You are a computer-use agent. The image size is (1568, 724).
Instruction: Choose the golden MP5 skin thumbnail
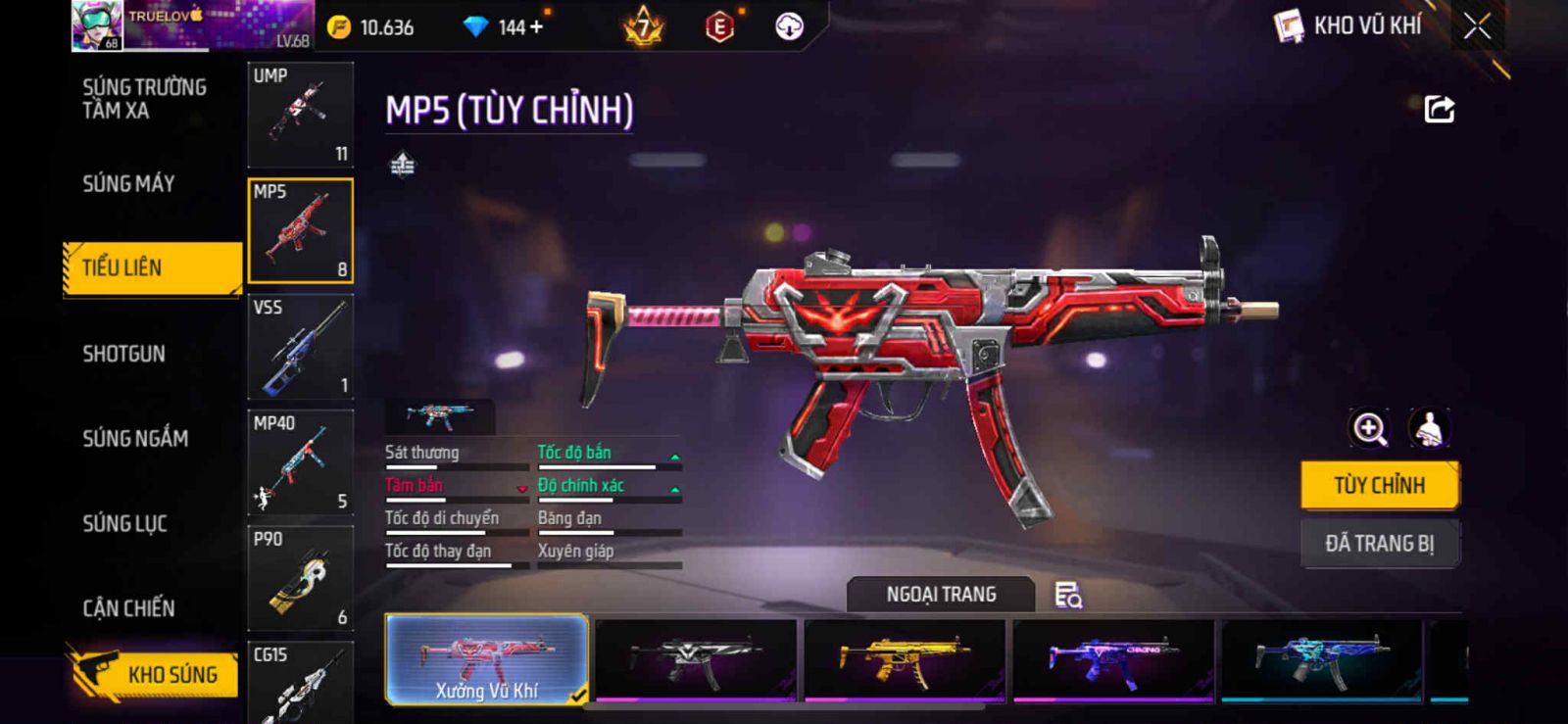(x=905, y=660)
